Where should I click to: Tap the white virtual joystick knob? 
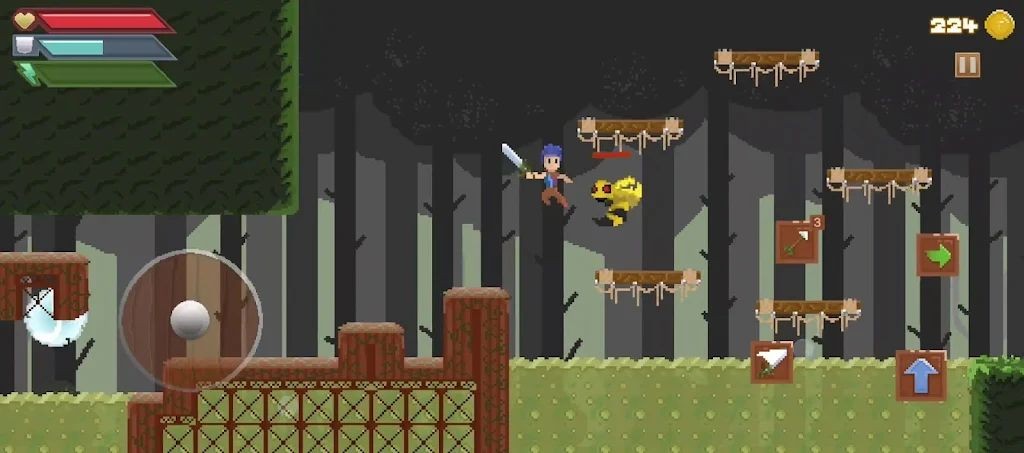[190, 319]
